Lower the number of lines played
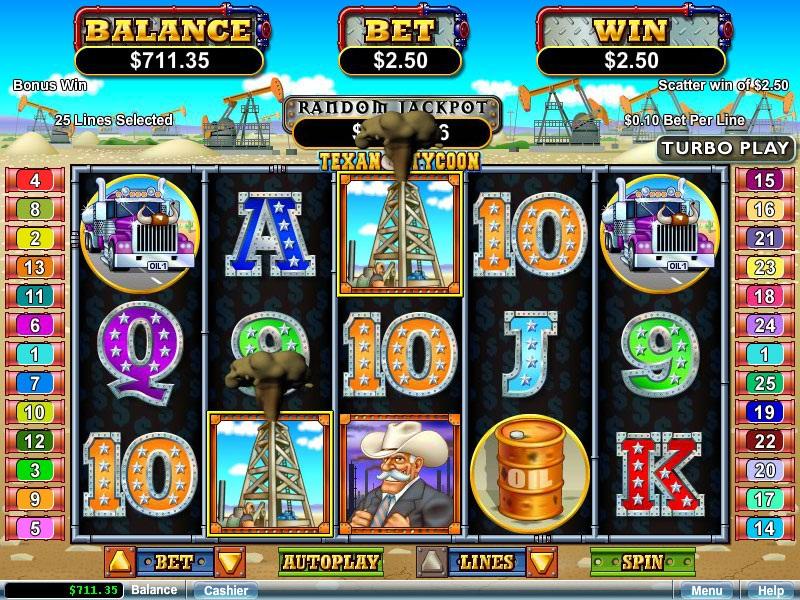 [x=543, y=562]
